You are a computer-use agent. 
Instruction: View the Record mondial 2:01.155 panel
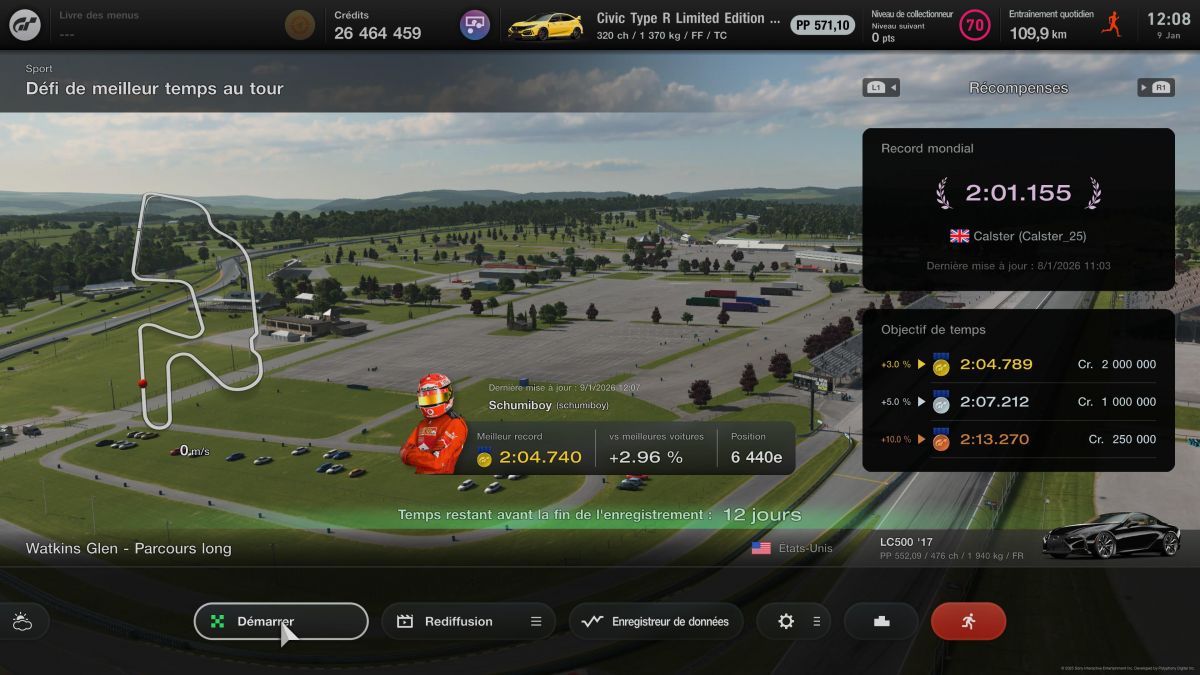point(1018,208)
